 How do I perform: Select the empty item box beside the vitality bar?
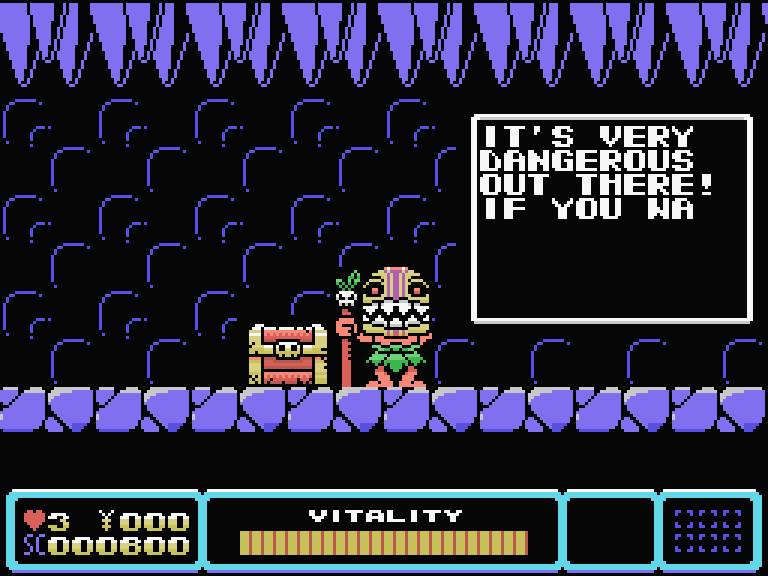[609, 530]
